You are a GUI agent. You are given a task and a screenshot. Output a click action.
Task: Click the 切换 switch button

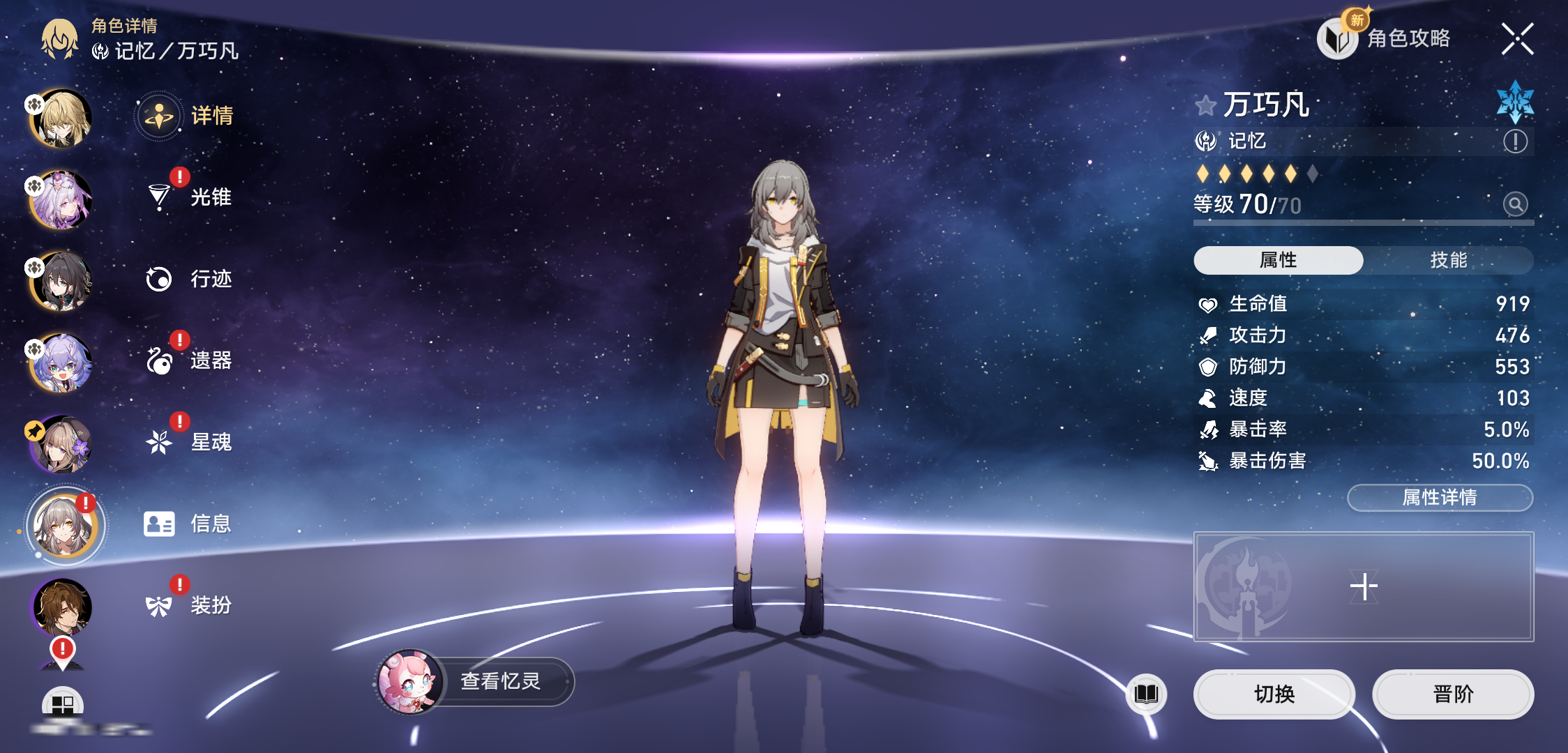click(1274, 694)
